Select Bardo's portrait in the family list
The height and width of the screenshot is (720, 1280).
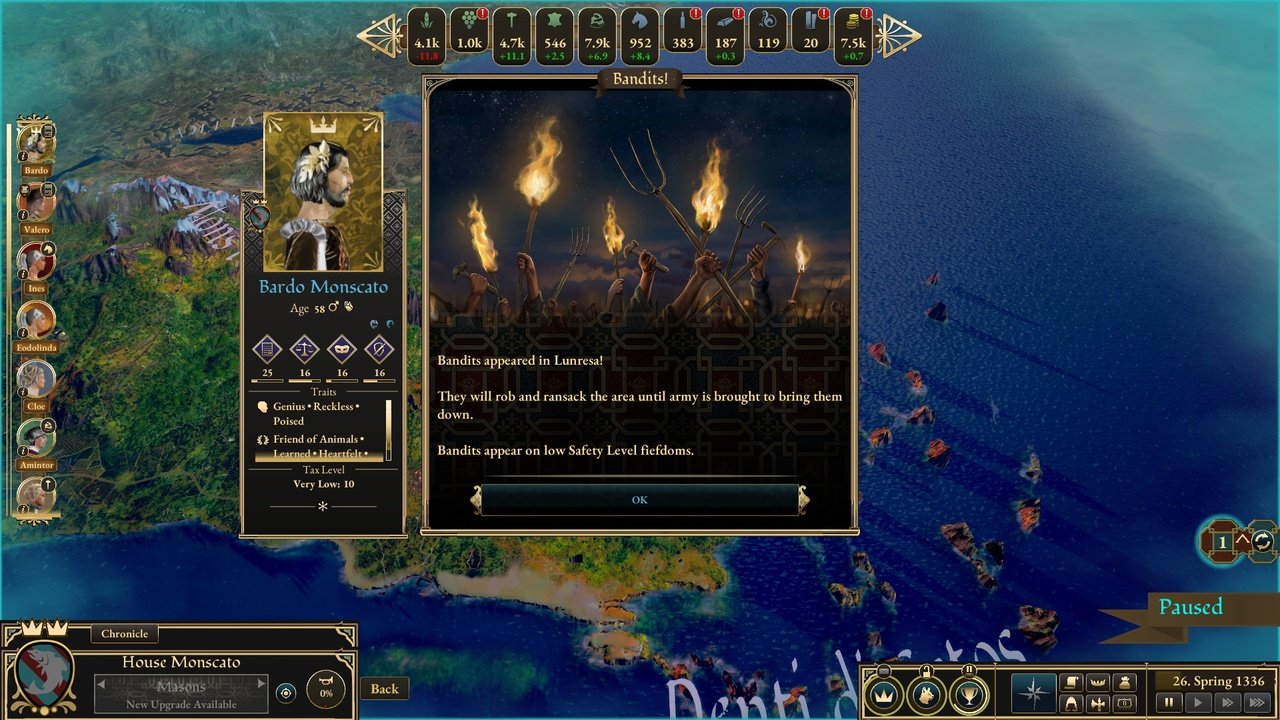[x=36, y=144]
